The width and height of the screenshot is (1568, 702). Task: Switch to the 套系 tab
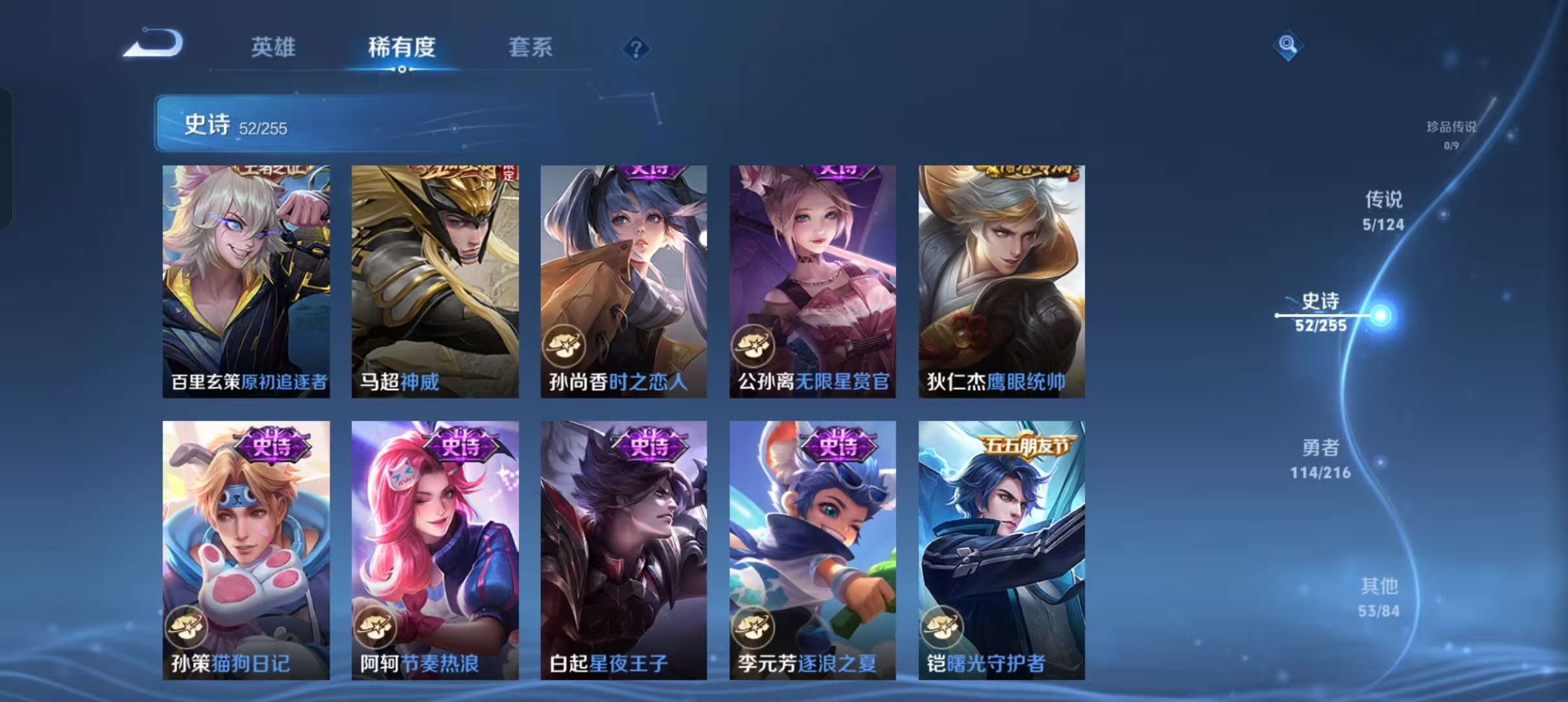point(531,47)
